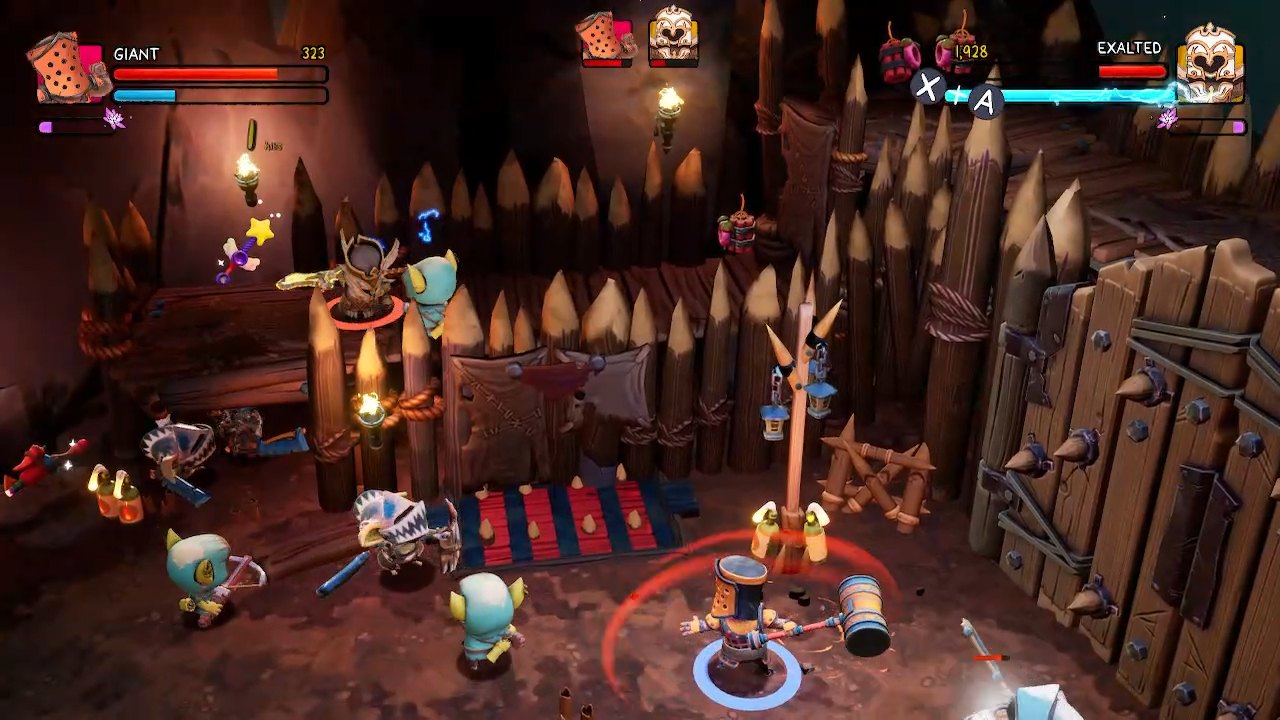The image size is (1280, 720).
Task: Click the GIANT name label
Action: [135, 52]
